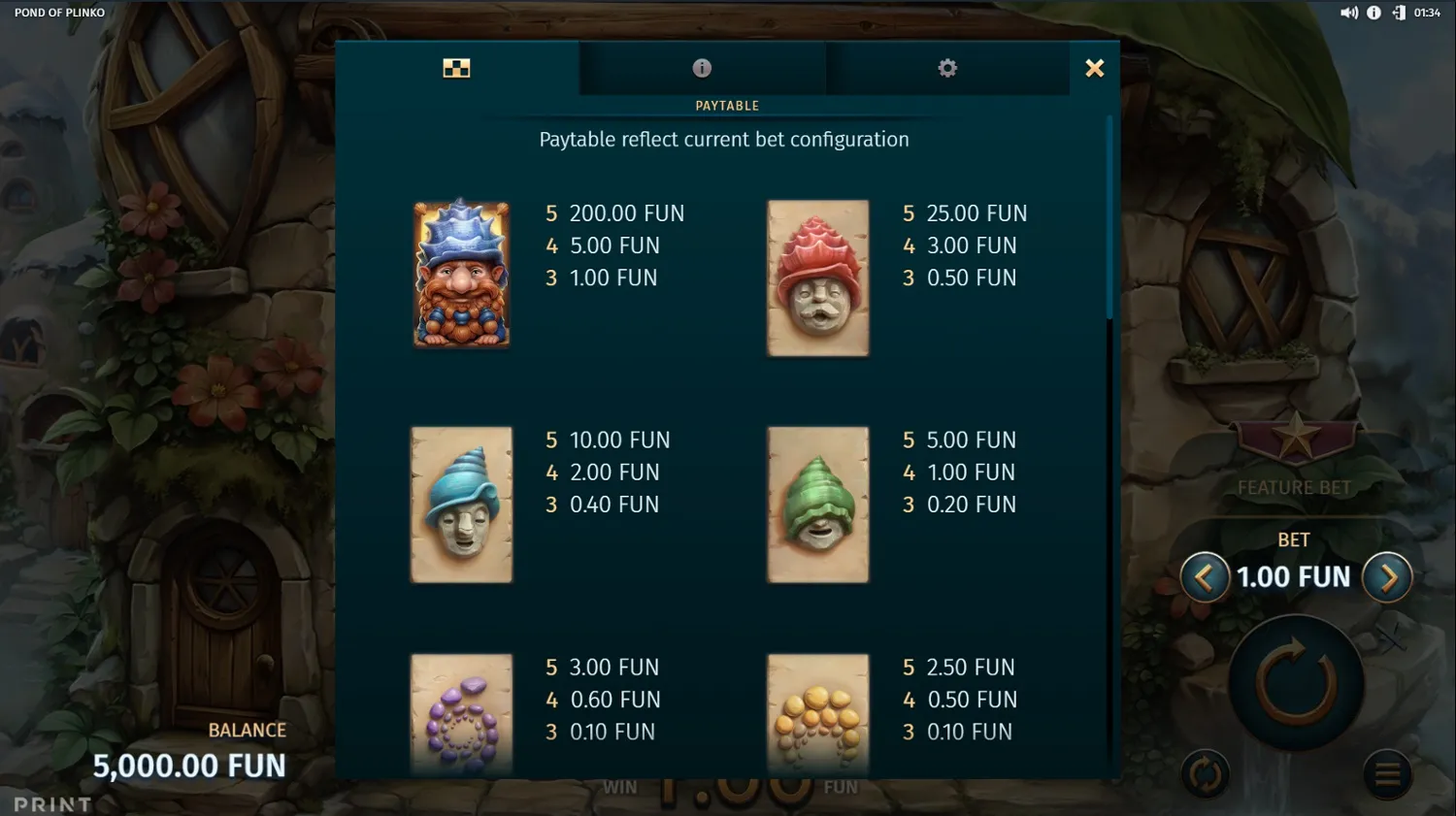Mute the game sound via speaker icon
The height and width of the screenshot is (816, 1456).
point(1349,13)
